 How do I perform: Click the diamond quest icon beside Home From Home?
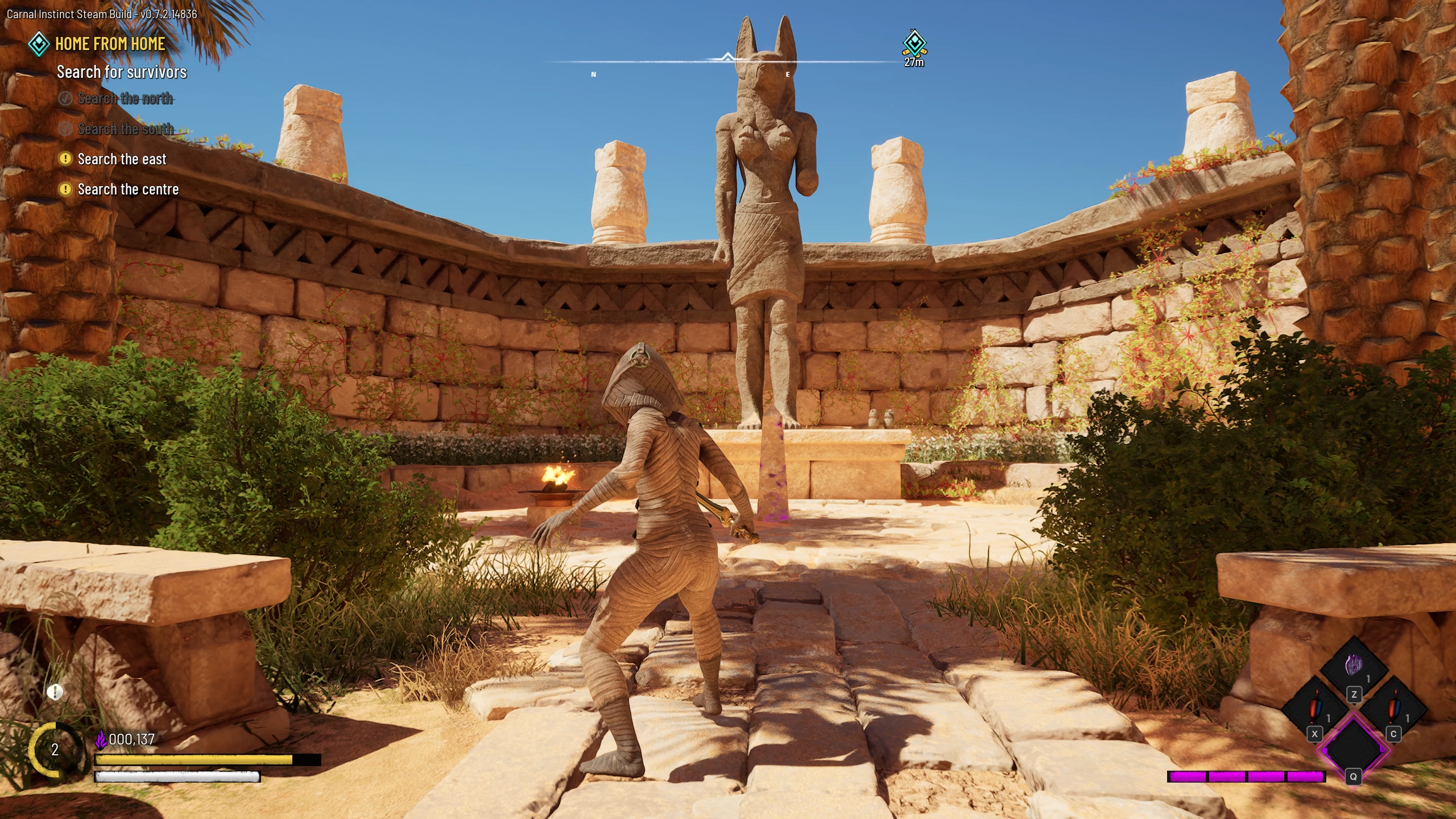click(x=39, y=44)
